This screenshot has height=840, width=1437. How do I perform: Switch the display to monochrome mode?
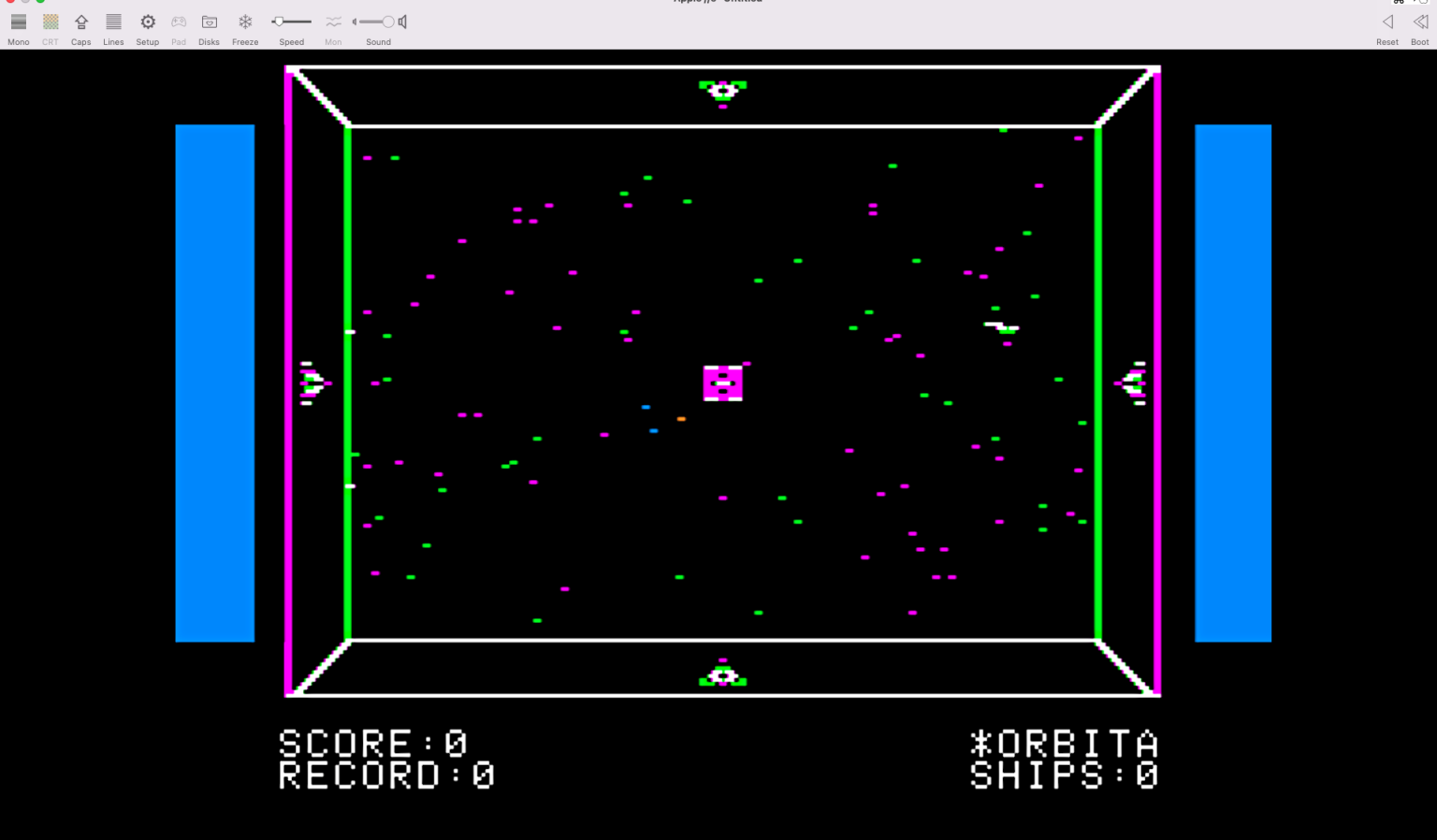pyautogui.click(x=18, y=22)
